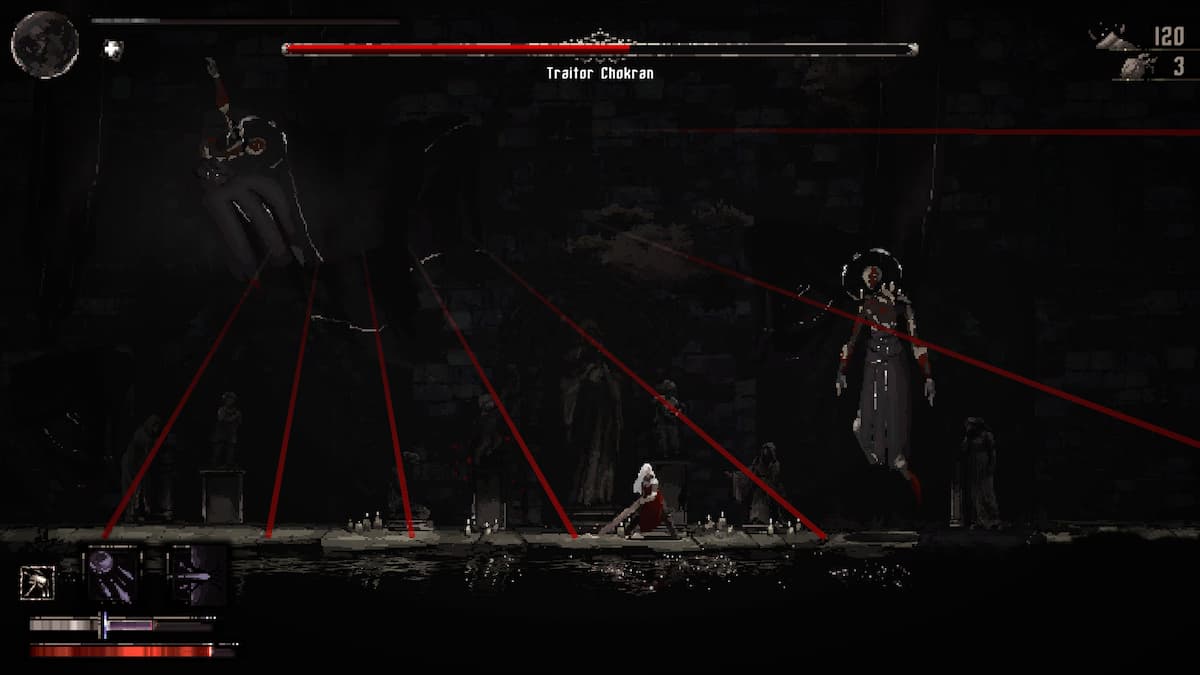
Task: Activate the purple orb-and-streaks skill
Action: [x=111, y=573]
